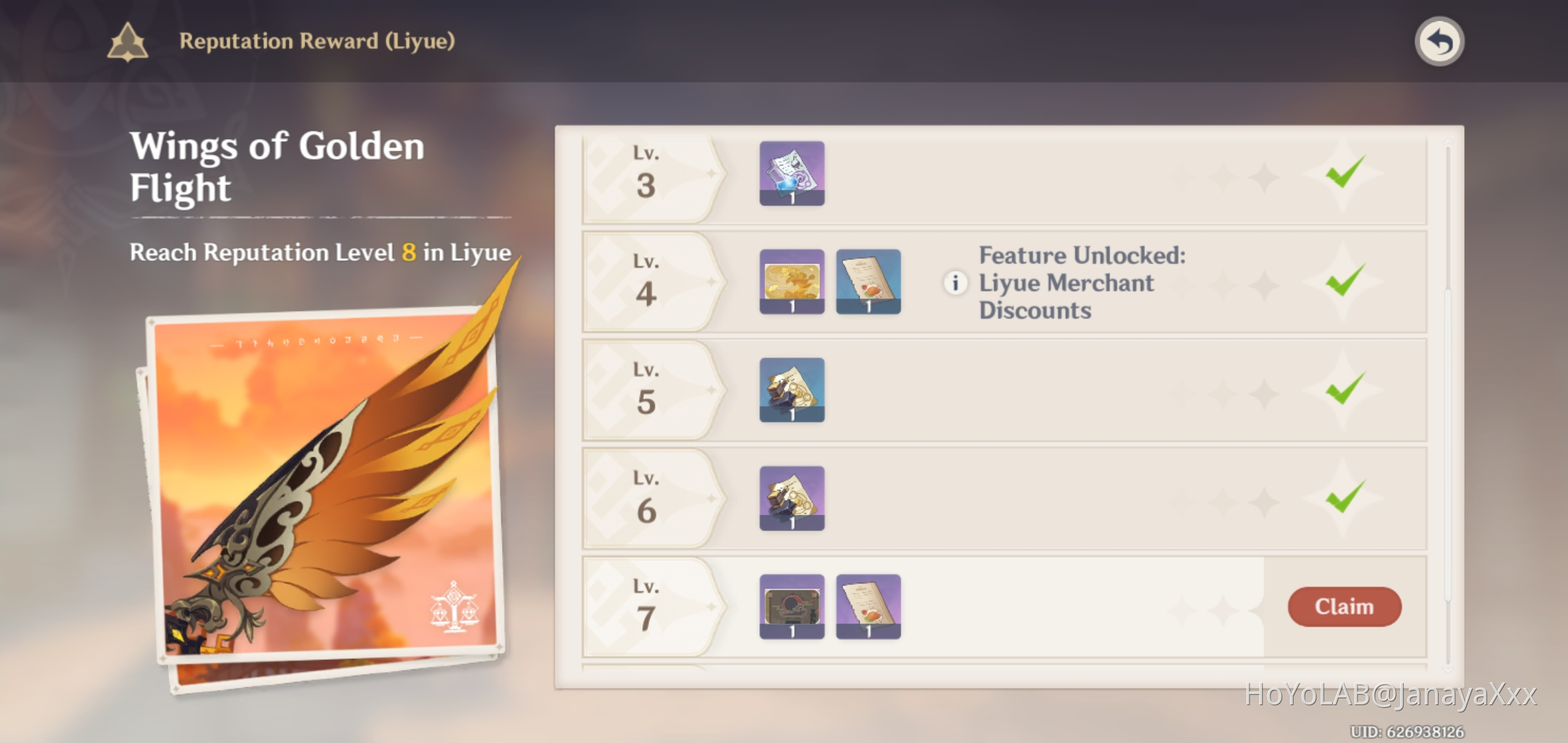Viewport: 1568px width, 743px height.
Task: Claim the Lv. 7 reputation reward
Action: [1344, 607]
